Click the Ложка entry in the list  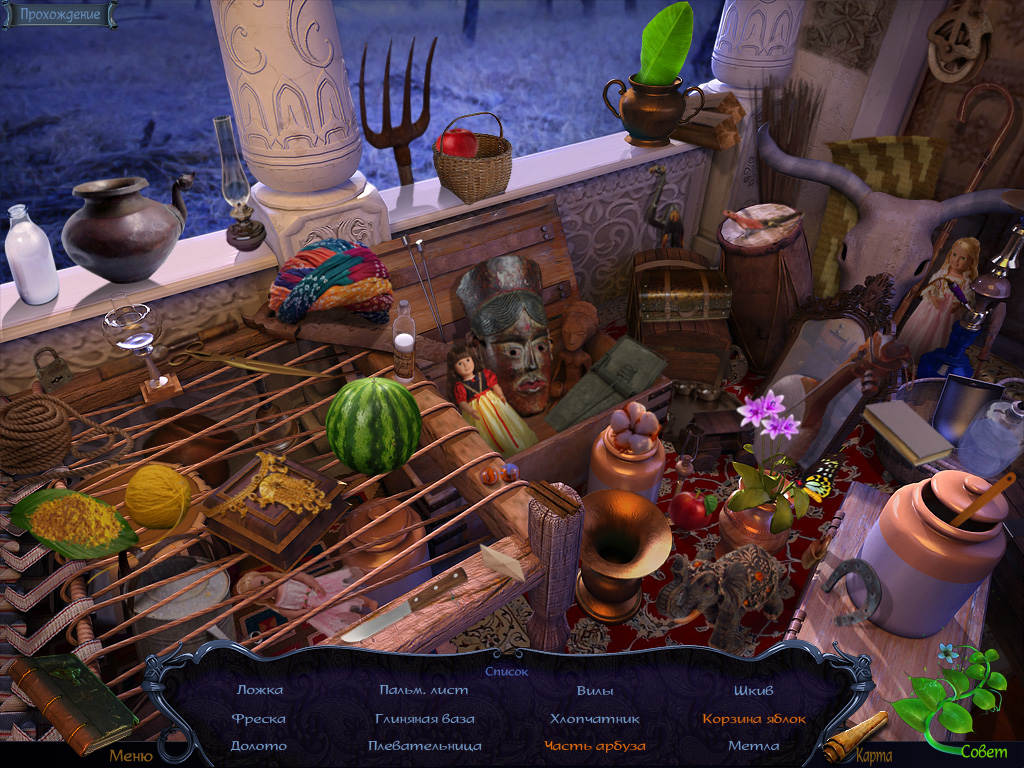[x=259, y=690]
